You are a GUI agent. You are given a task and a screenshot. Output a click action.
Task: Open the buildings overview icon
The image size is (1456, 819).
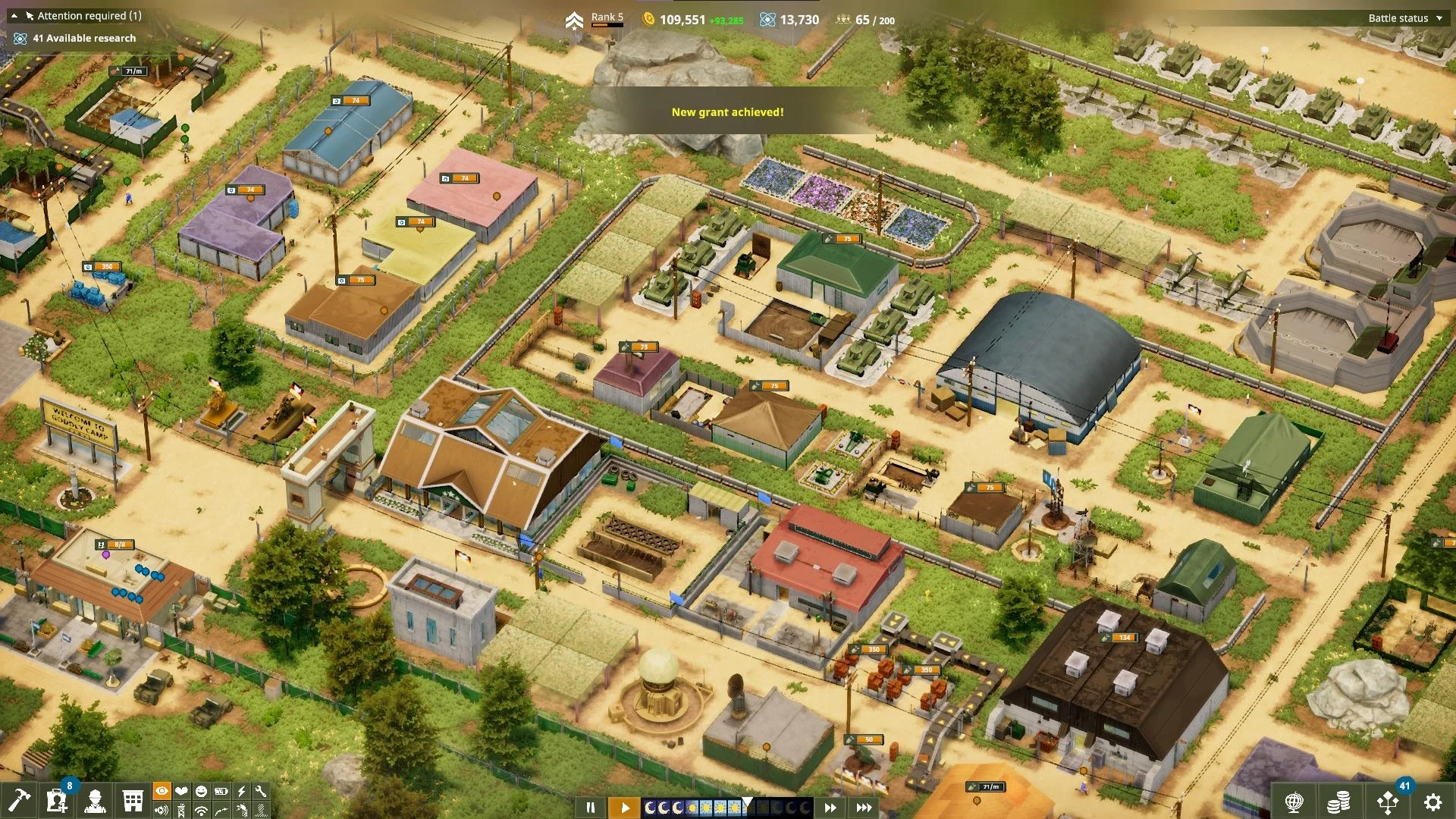pos(133,800)
